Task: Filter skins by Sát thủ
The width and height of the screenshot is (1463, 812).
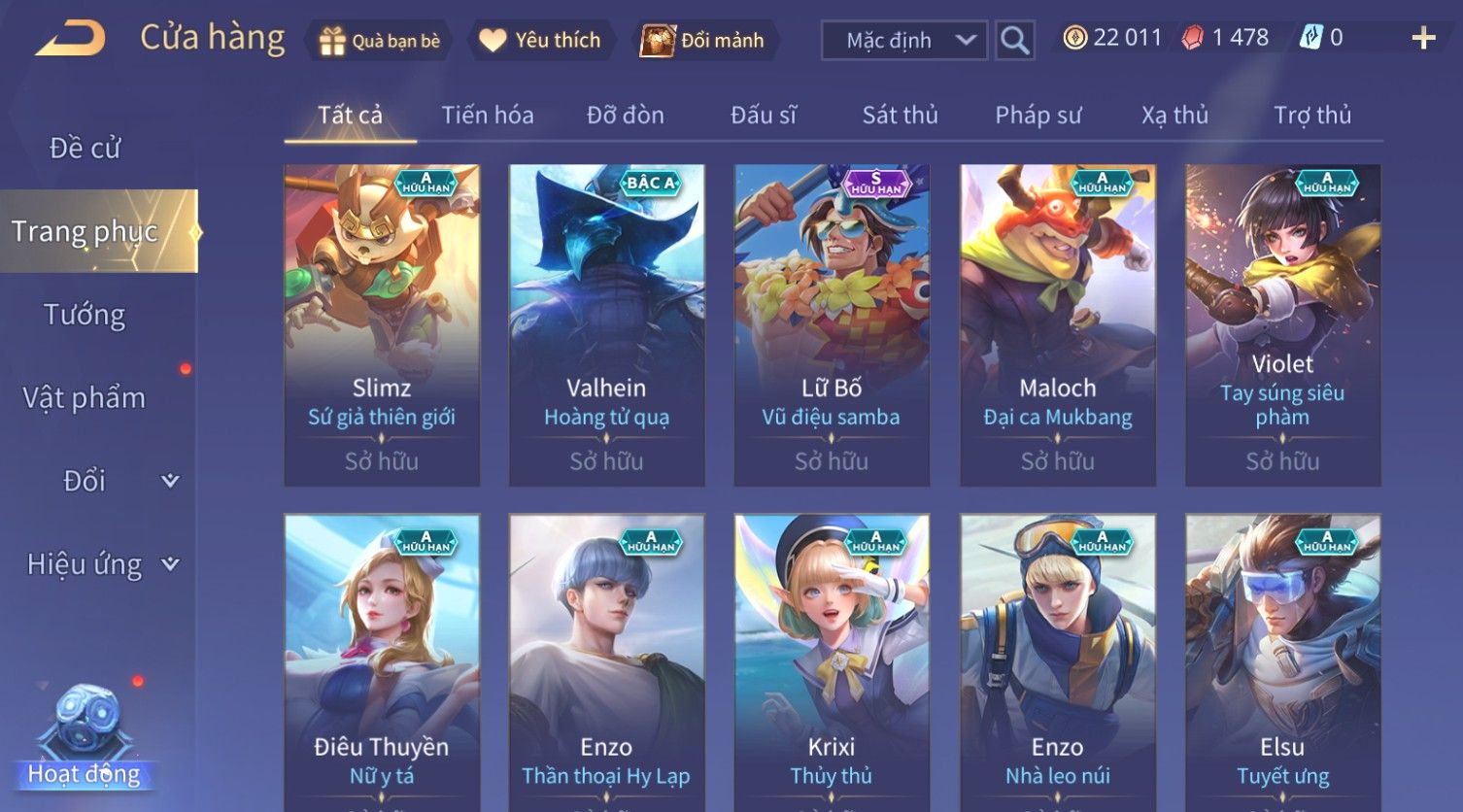Action: (900, 116)
